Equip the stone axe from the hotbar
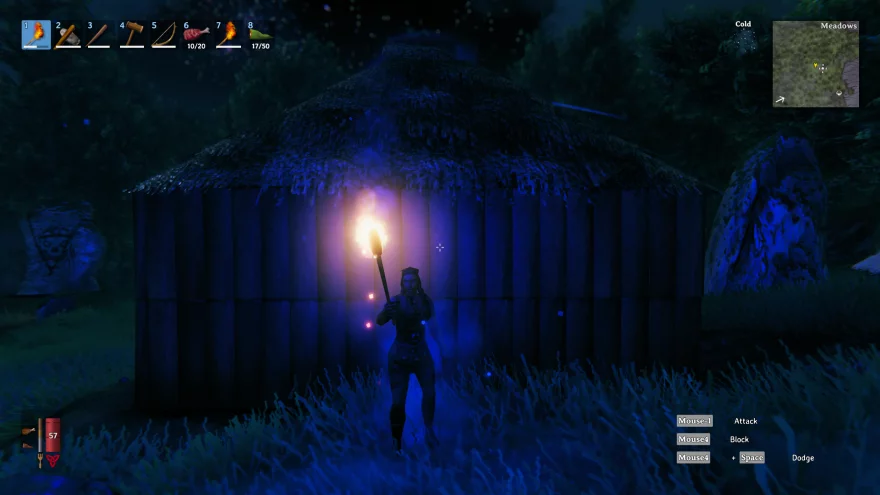The height and width of the screenshot is (495, 880). pos(68,35)
